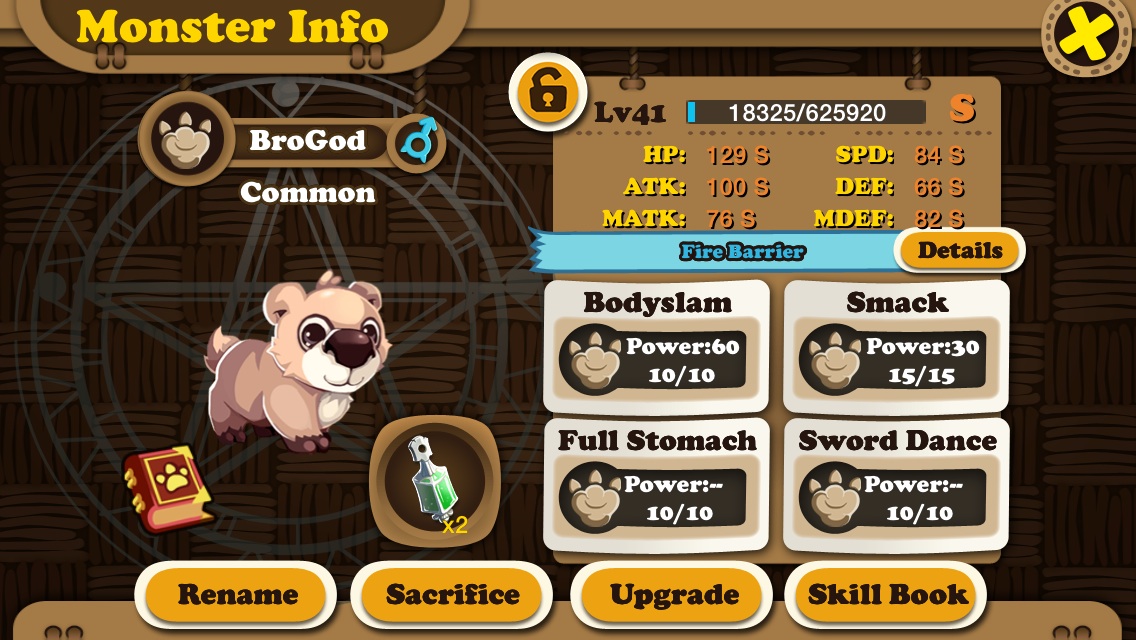Close the Monster Info screen

(1087, 37)
